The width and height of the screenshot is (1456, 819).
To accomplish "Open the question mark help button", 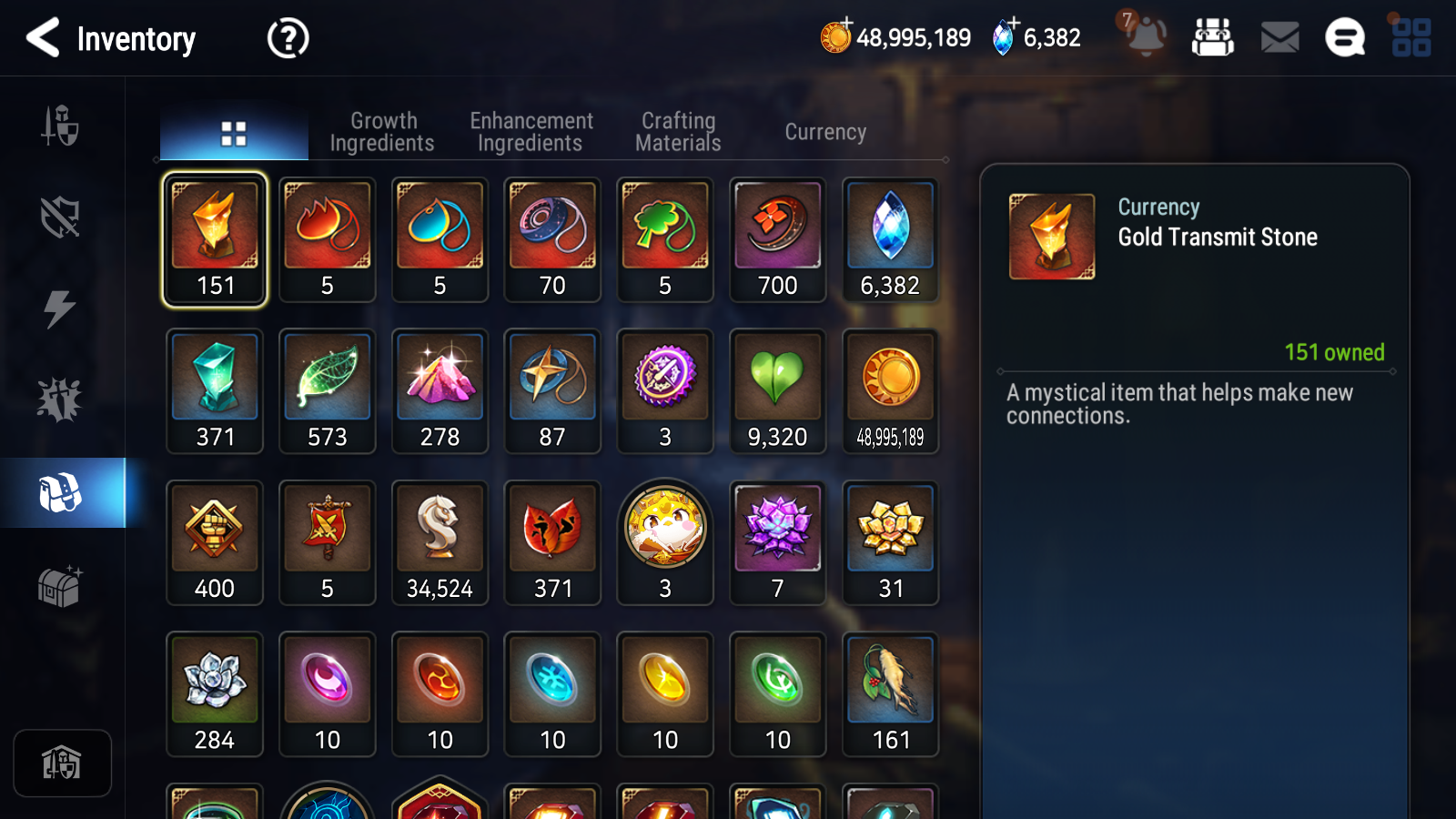I will 288,38.
